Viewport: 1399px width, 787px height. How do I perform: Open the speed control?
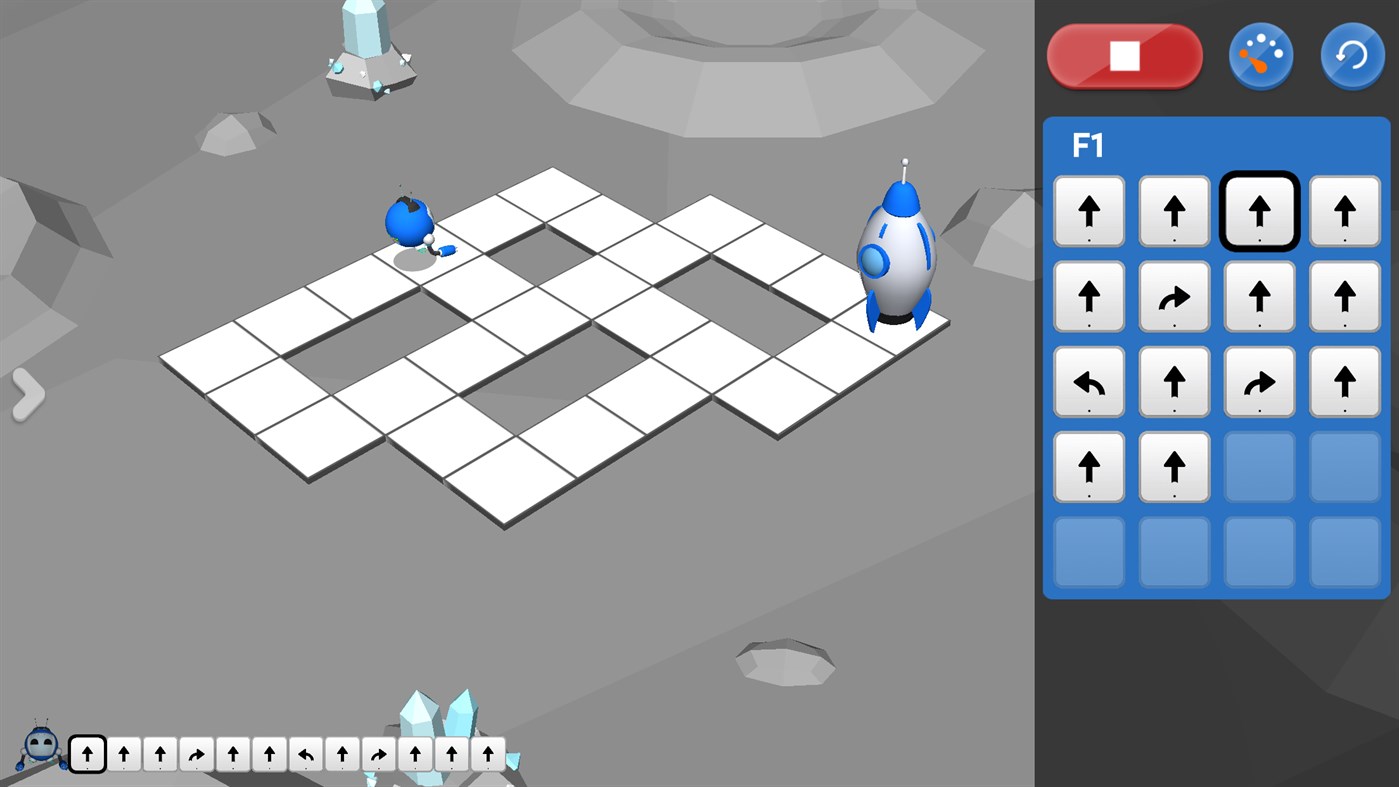click(x=1260, y=56)
